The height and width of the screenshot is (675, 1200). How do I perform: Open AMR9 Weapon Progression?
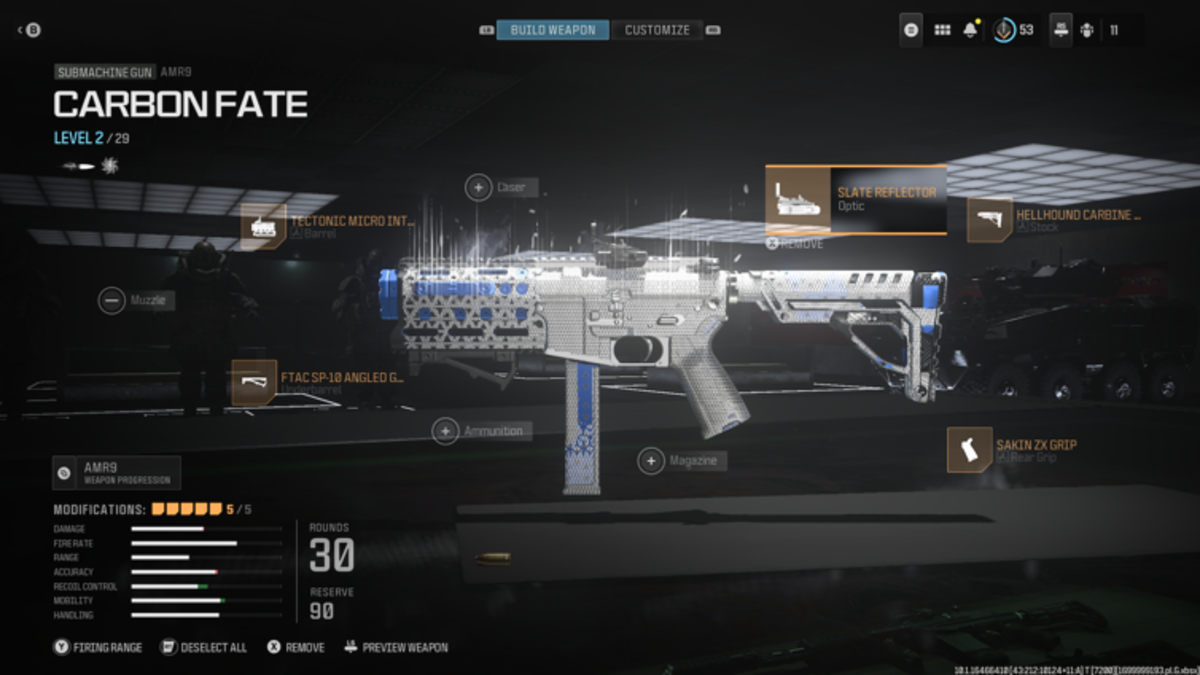pyautogui.click(x=117, y=472)
